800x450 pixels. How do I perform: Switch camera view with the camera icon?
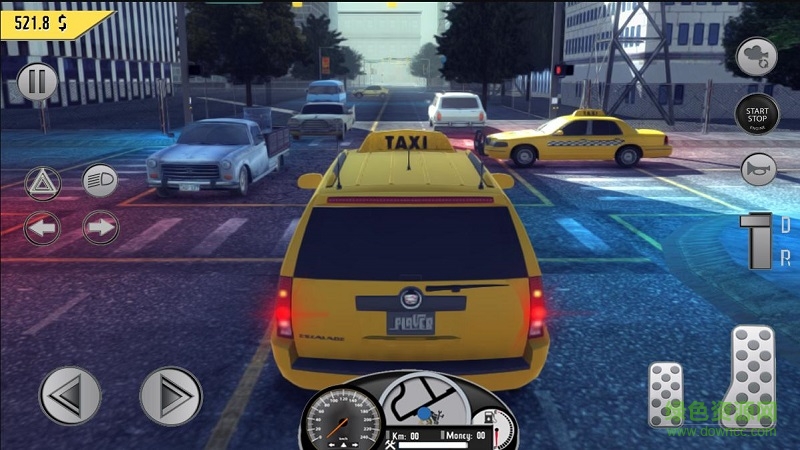(757, 57)
